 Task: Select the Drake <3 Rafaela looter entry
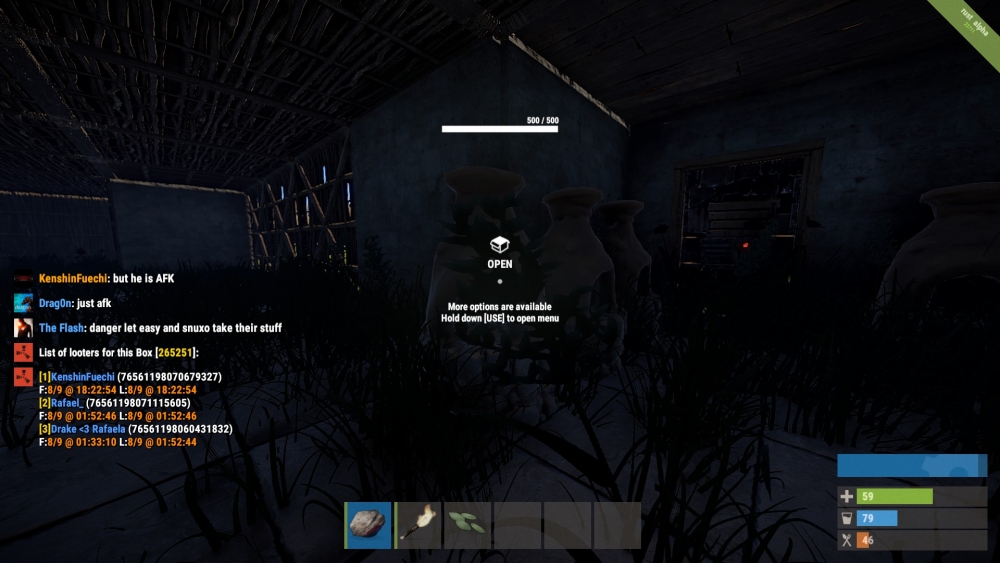(88, 429)
